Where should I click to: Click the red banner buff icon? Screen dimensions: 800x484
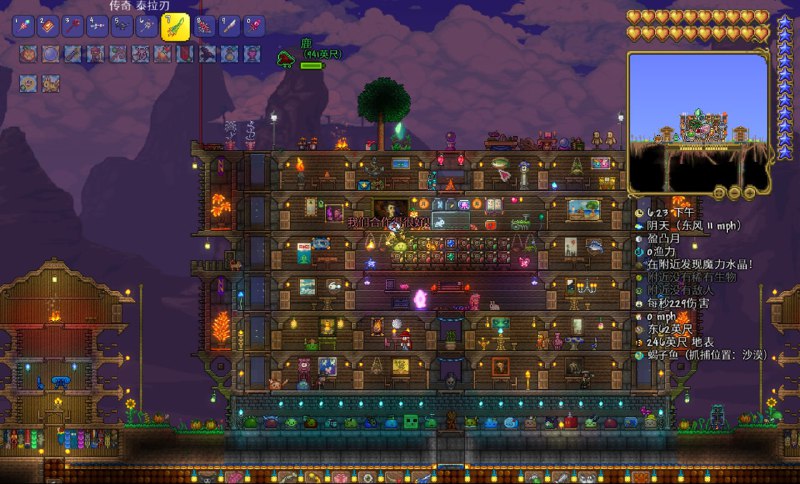186,54
